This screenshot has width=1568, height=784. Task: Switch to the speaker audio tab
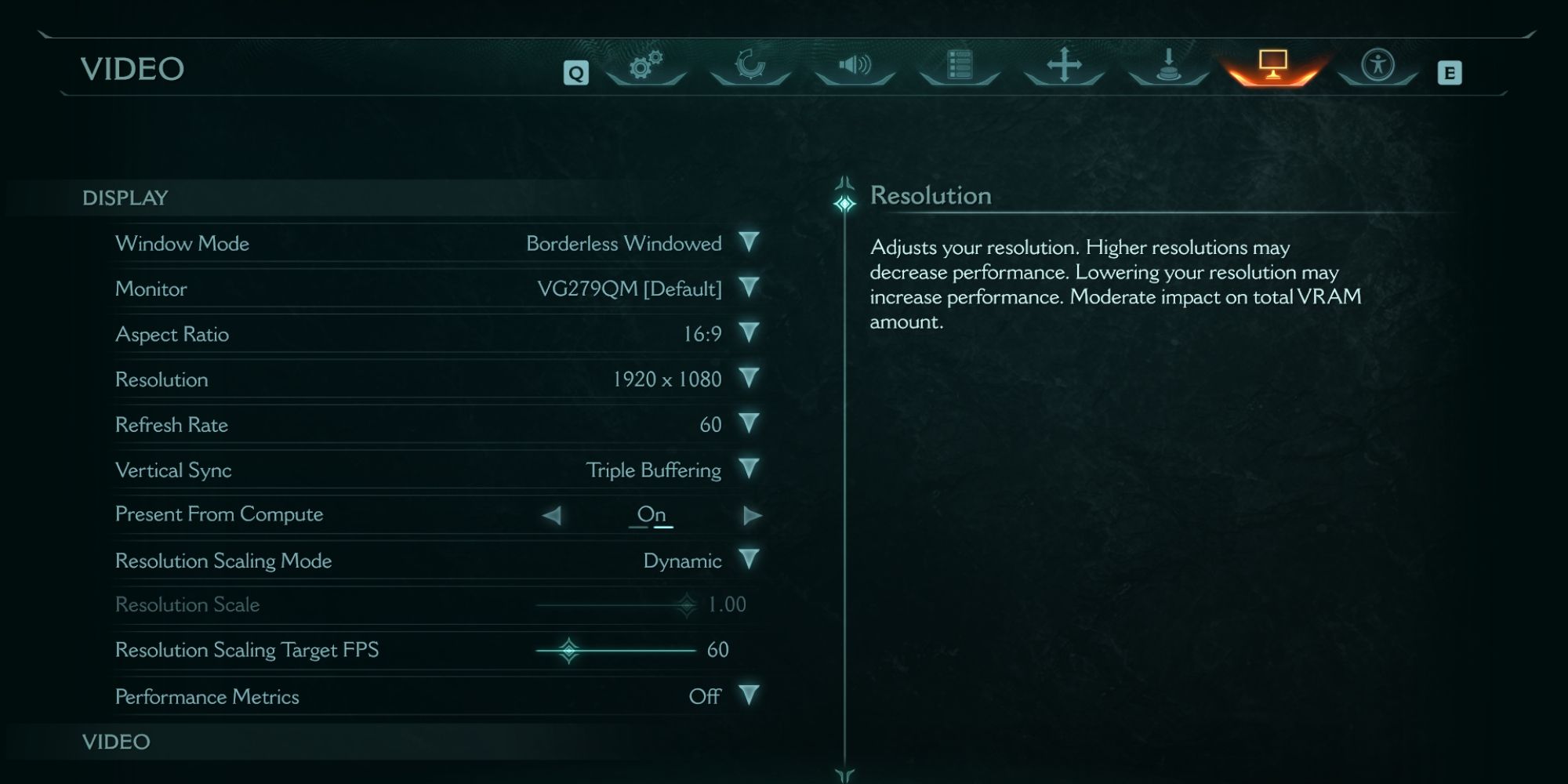pyautogui.click(x=855, y=65)
